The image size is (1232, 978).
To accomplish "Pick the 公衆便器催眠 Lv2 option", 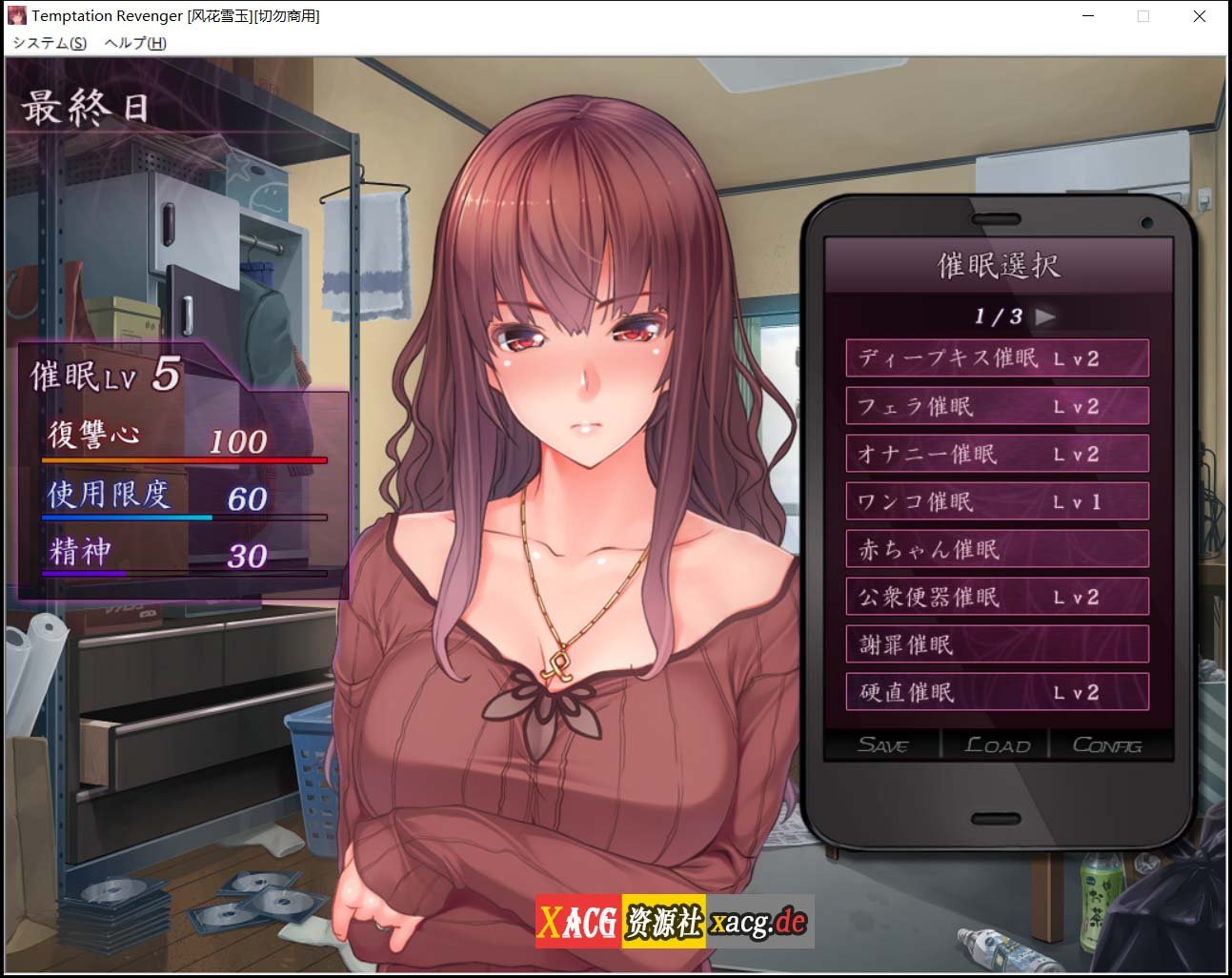I will tap(997, 597).
